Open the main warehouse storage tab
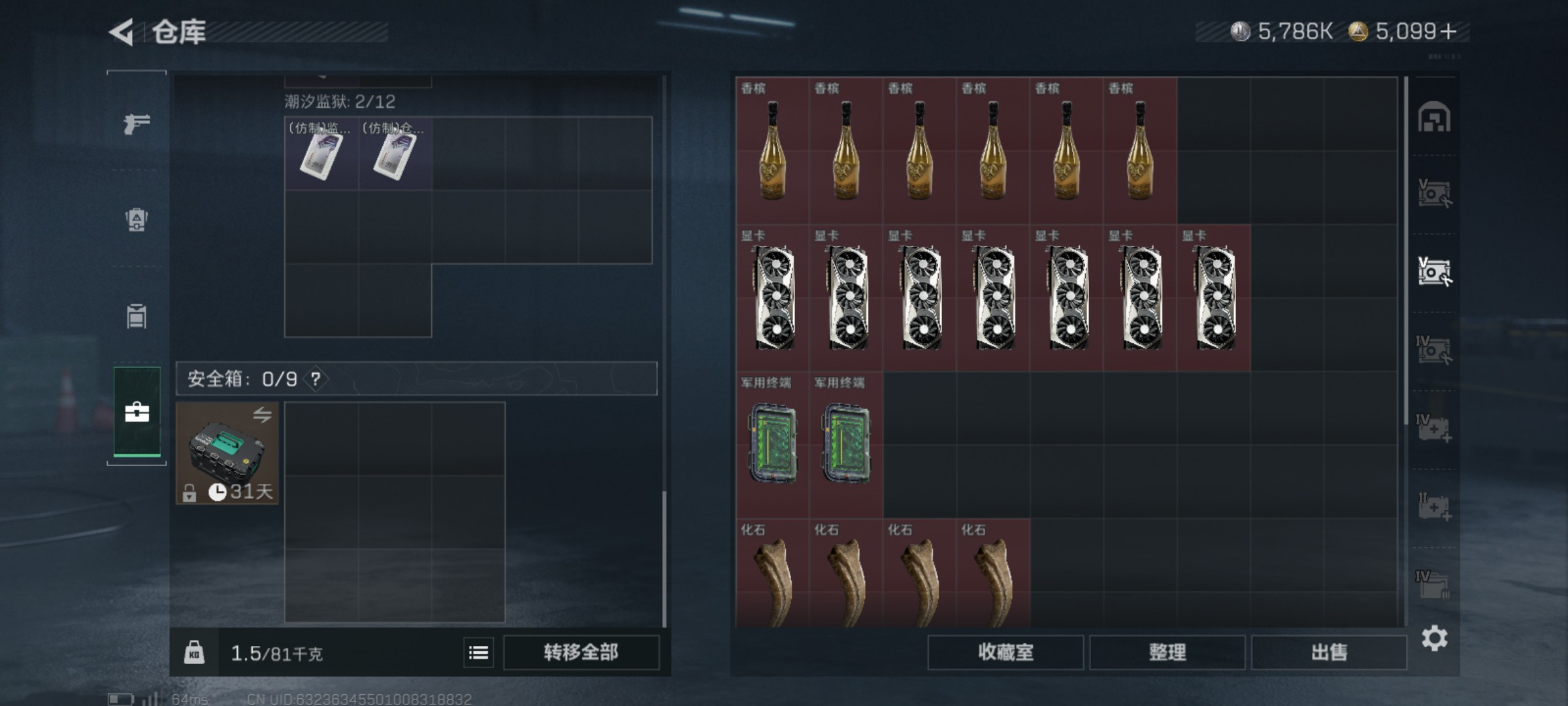Viewport: 1568px width, 706px height. (1434, 118)
